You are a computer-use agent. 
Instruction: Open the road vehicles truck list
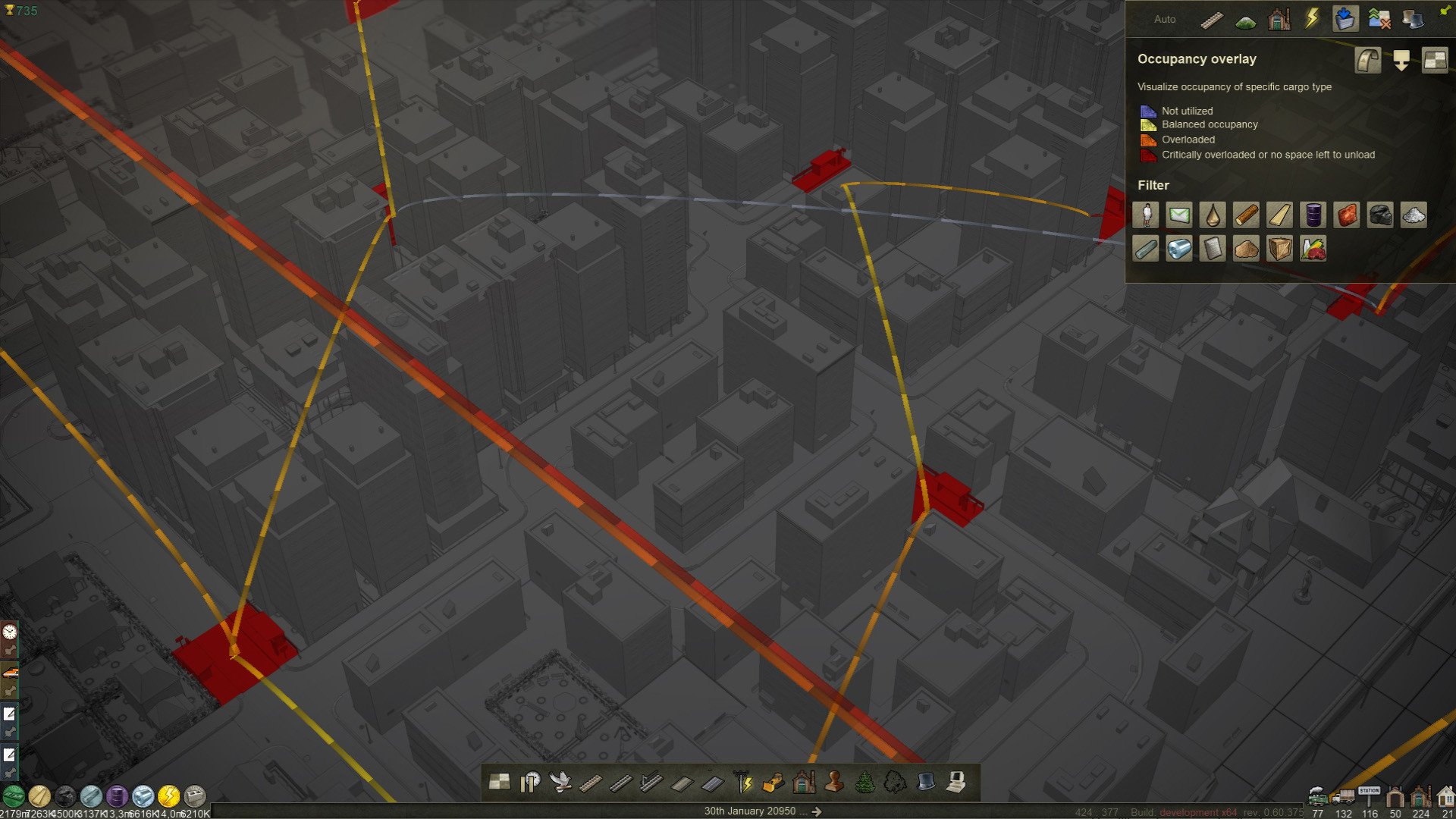click(1343, 796)
